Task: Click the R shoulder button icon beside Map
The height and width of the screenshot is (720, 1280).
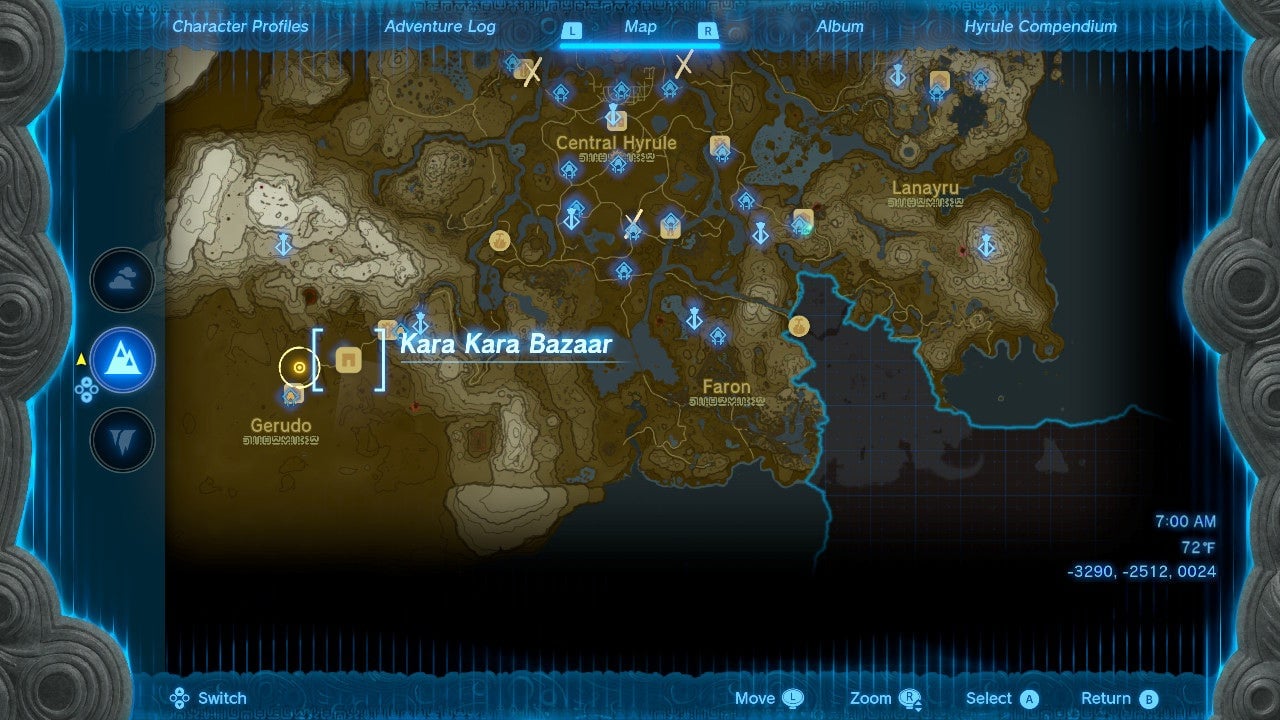Action: coord(707,31)
